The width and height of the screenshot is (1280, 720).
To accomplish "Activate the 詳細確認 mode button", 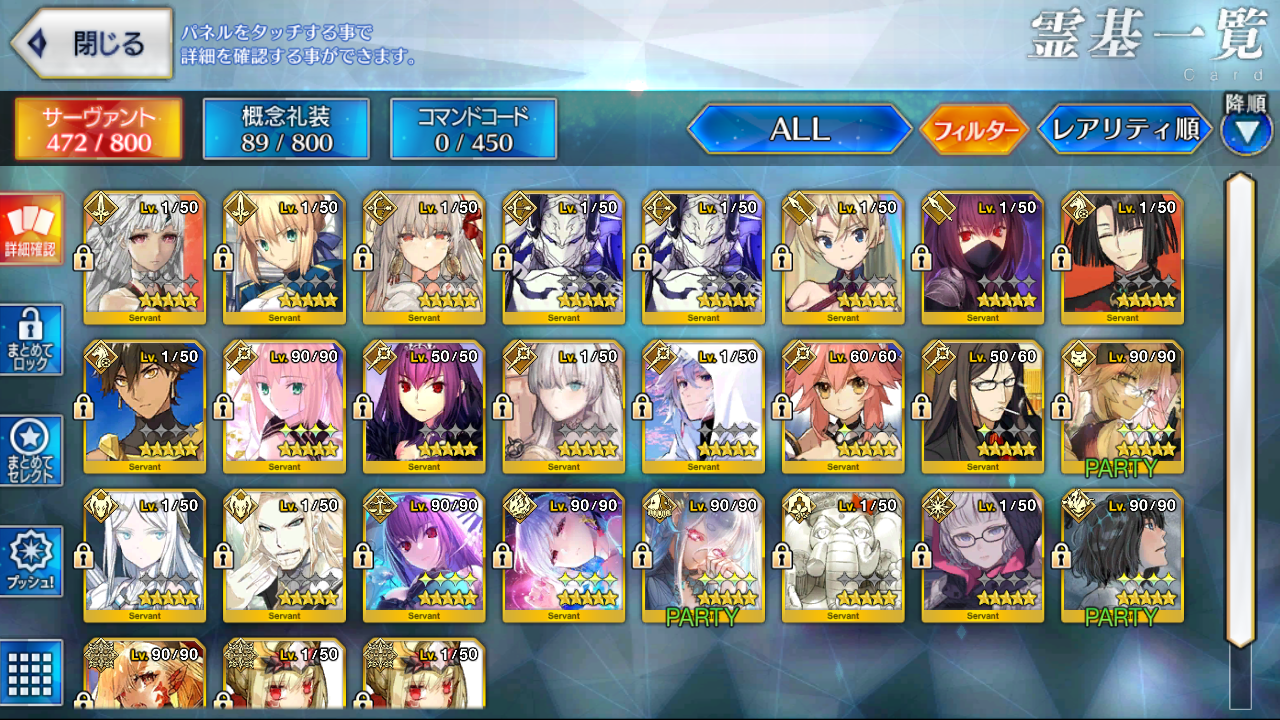I will [31, 229].
